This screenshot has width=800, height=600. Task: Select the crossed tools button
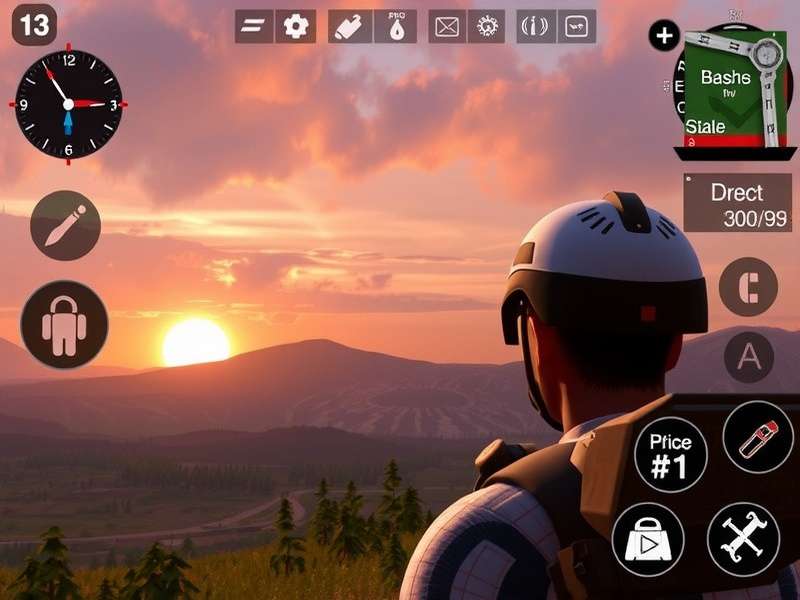pos(743,539)
